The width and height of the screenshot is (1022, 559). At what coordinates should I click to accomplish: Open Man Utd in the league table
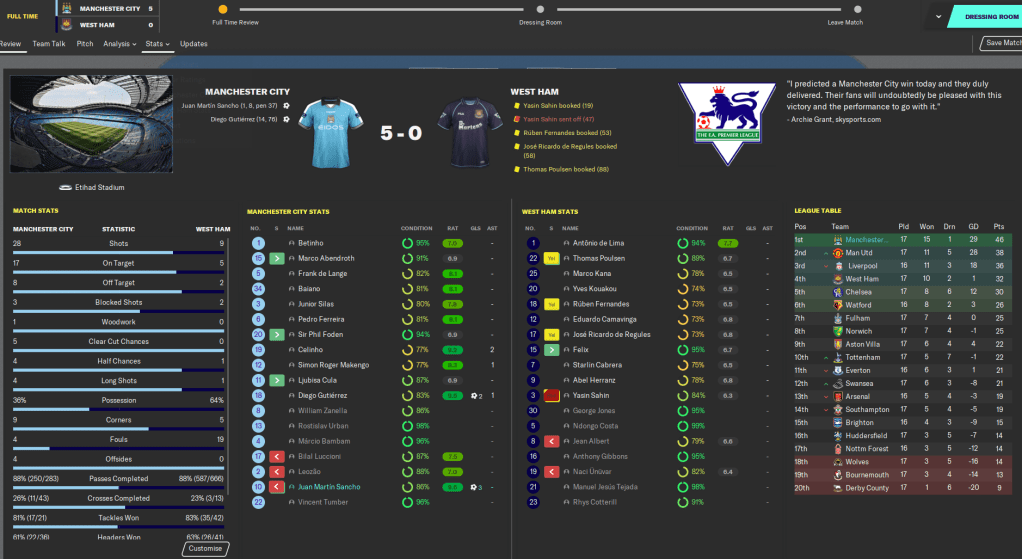(860, 253)
